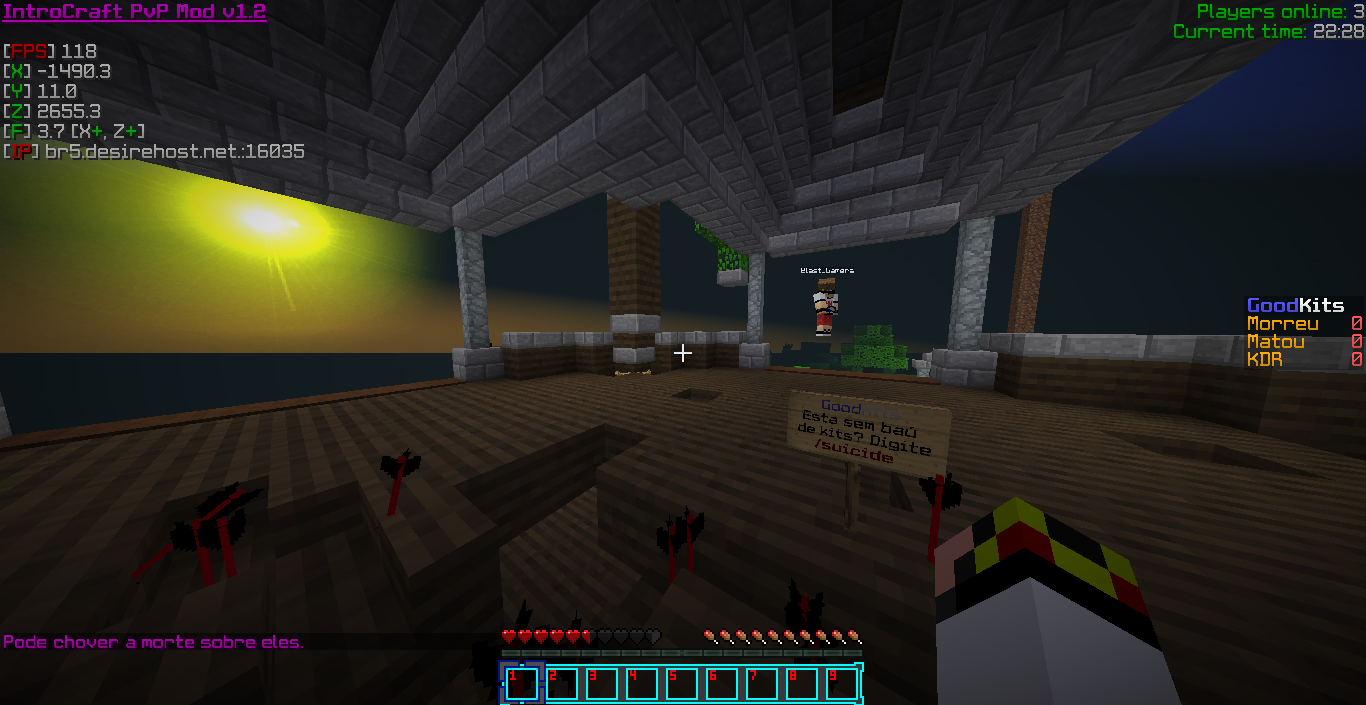Click hotbar slot number 4
The height and width of the screenshot is (705, 1366).
(642, 684)
